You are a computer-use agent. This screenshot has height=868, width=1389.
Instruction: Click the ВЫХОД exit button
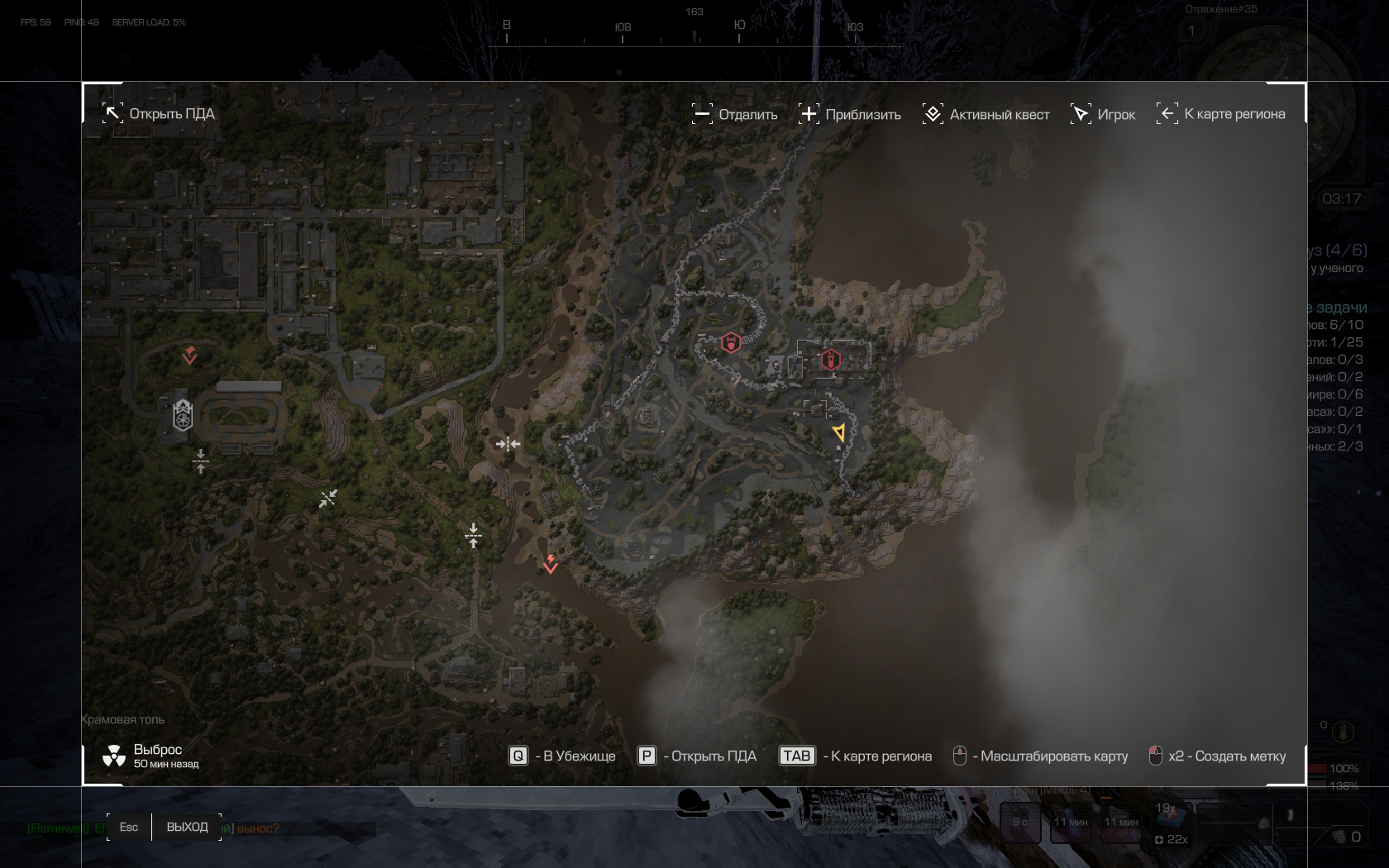[187, 827]
